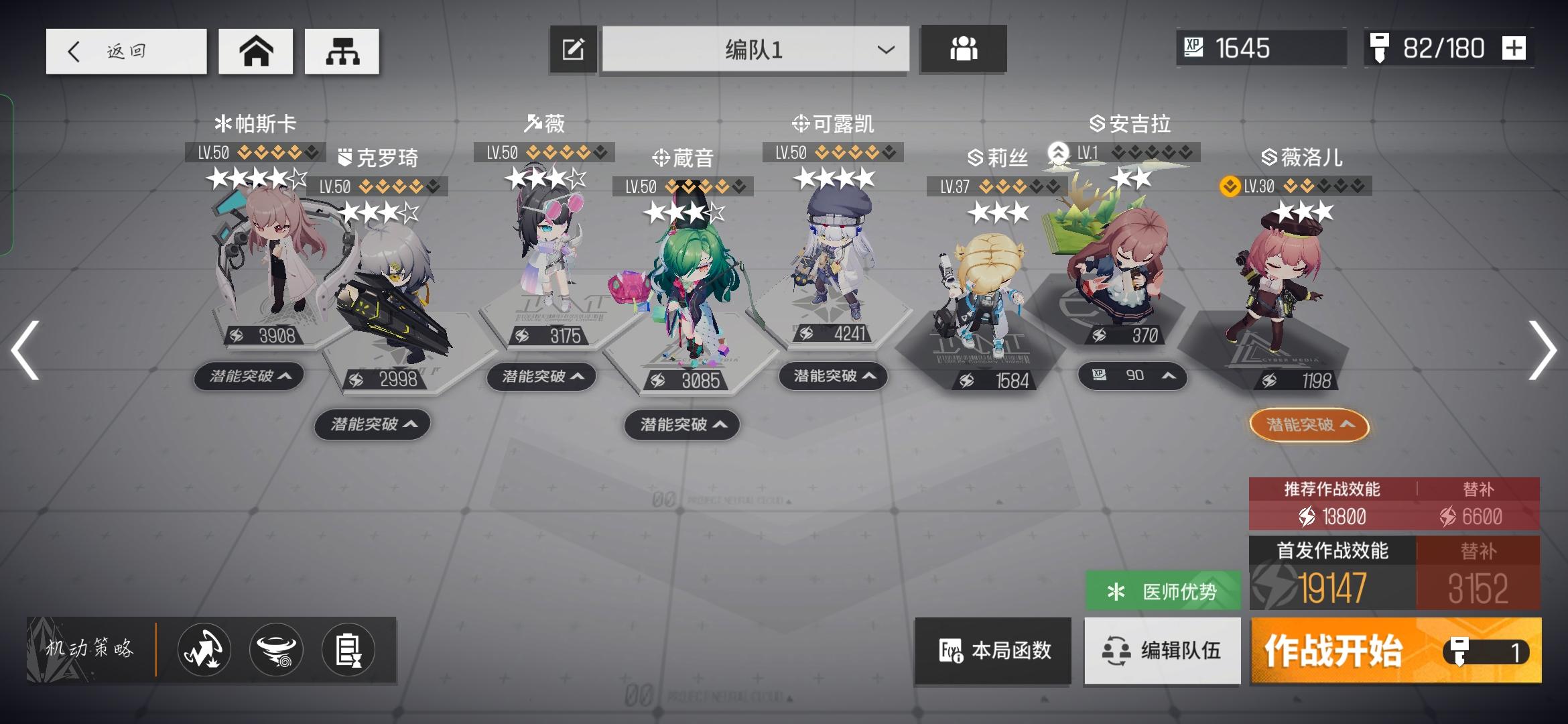
Task: Open the team roster icon beside the squad name
Action: tap(963, 49)
